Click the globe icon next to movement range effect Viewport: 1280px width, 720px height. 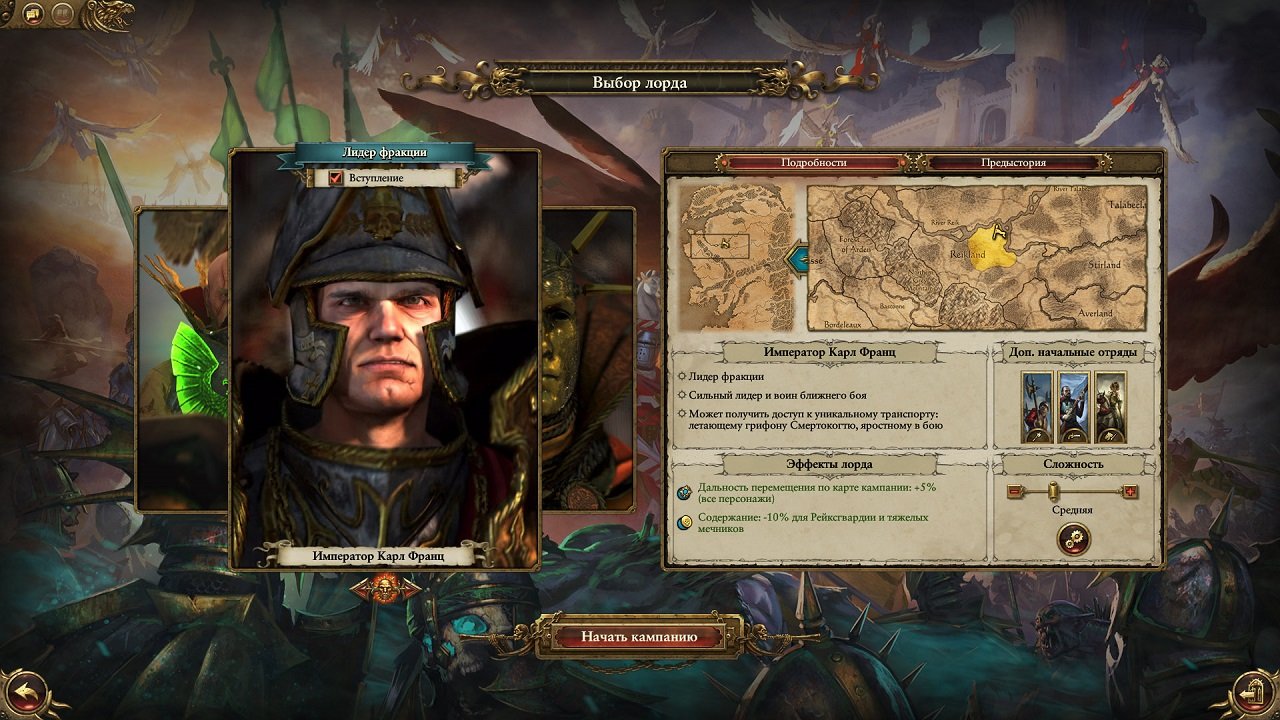pos(683,492)
